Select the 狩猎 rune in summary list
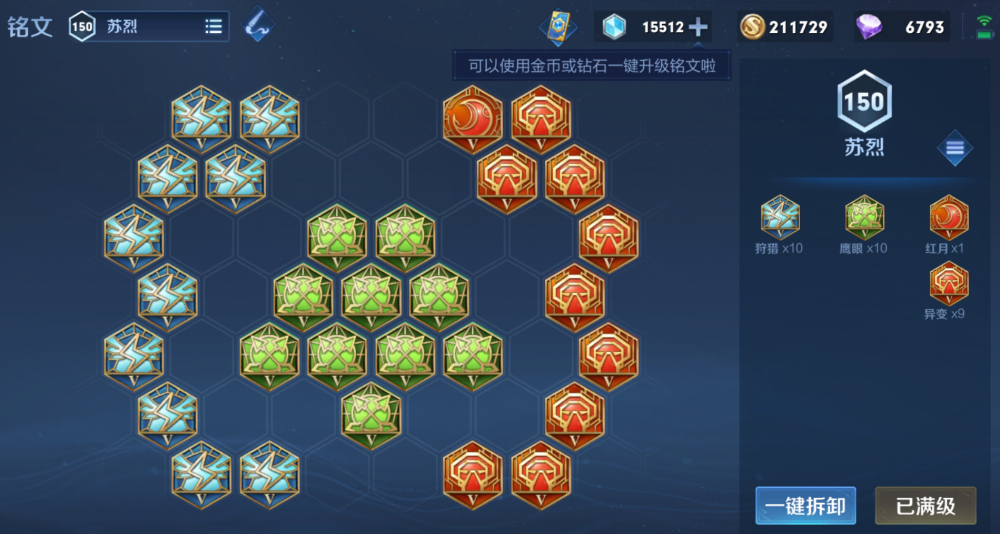Screen dimensions: 1000x534 pyautogui.click(x=780, y=218)
